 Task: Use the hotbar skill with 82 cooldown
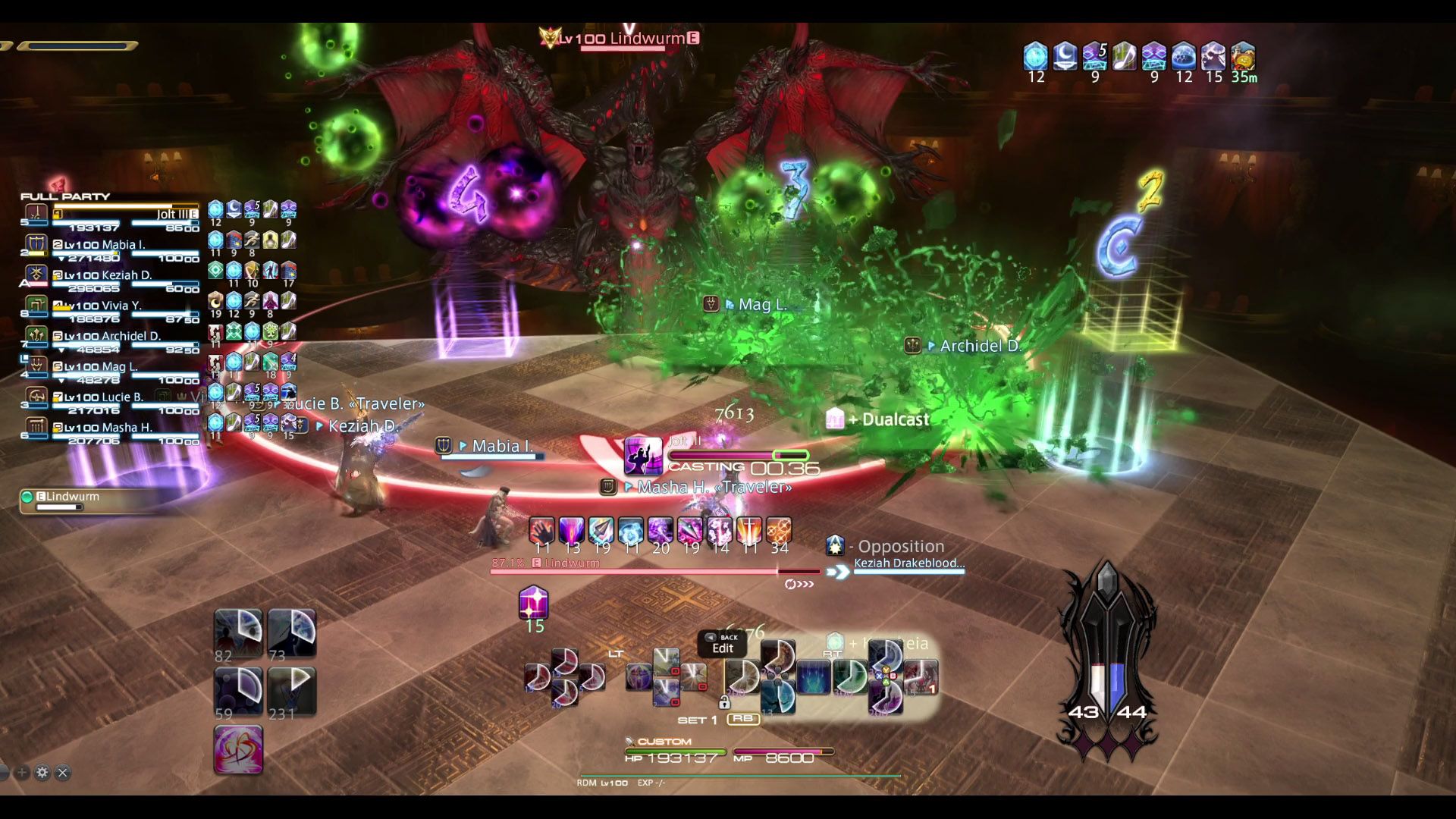[238, 632]
